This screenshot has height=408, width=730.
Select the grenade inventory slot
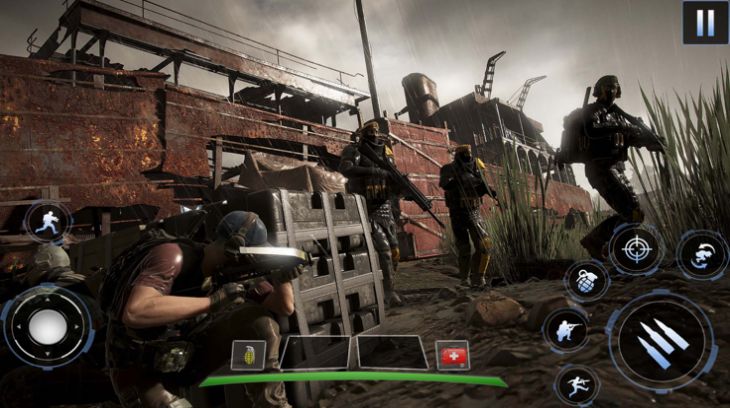point(249,354)
